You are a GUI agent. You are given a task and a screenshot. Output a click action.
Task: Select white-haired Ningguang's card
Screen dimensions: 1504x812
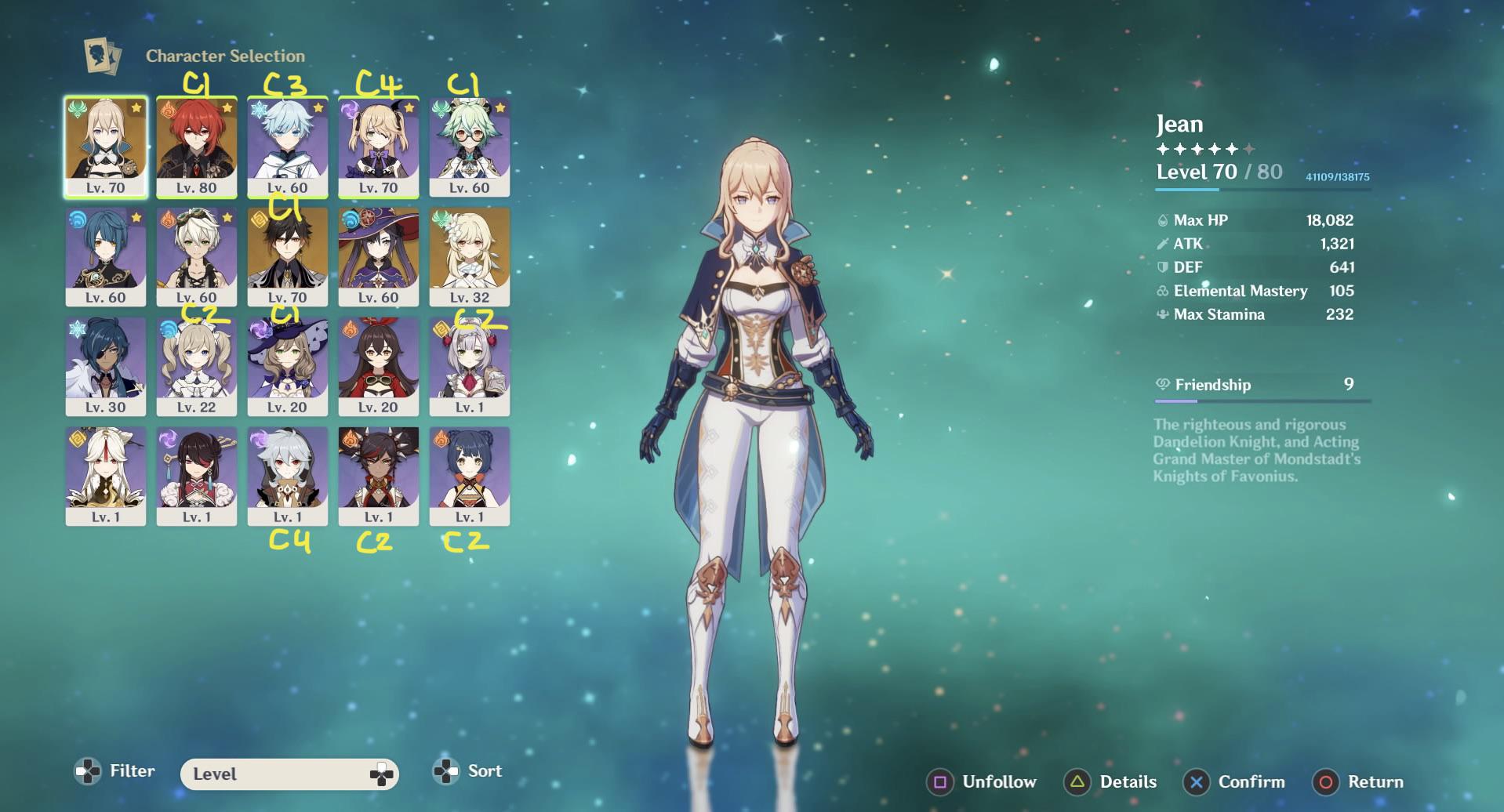(x=105, y=476)
